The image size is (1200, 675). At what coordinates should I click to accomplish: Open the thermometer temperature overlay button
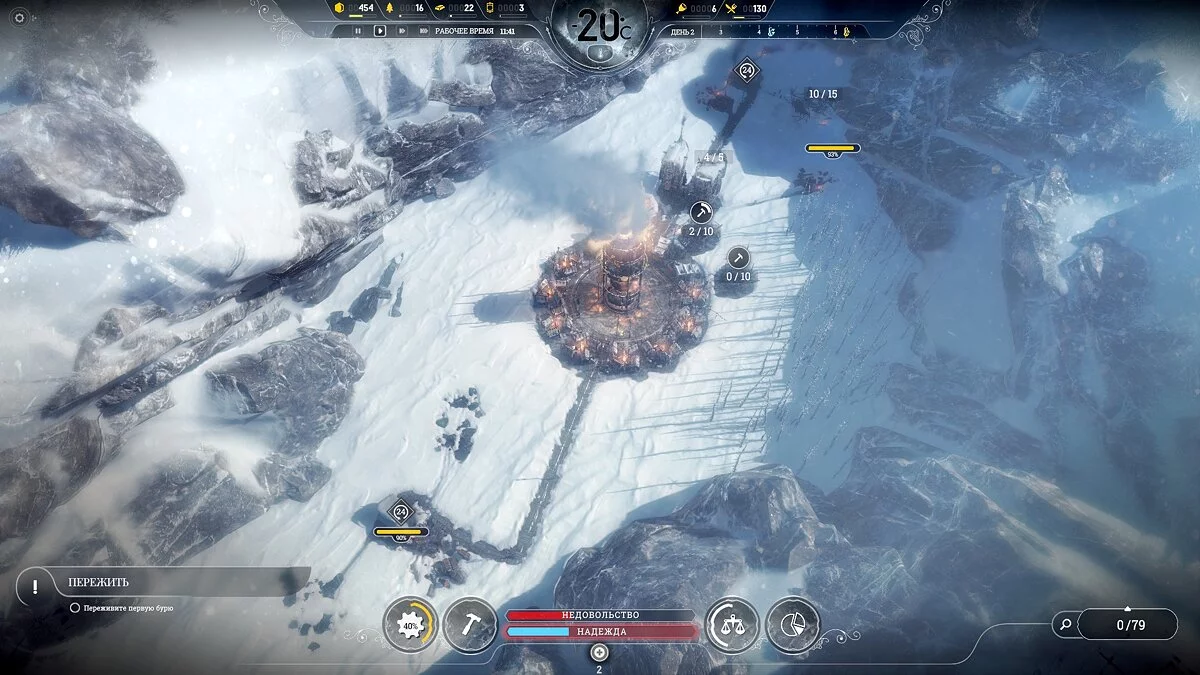[598, 53]
